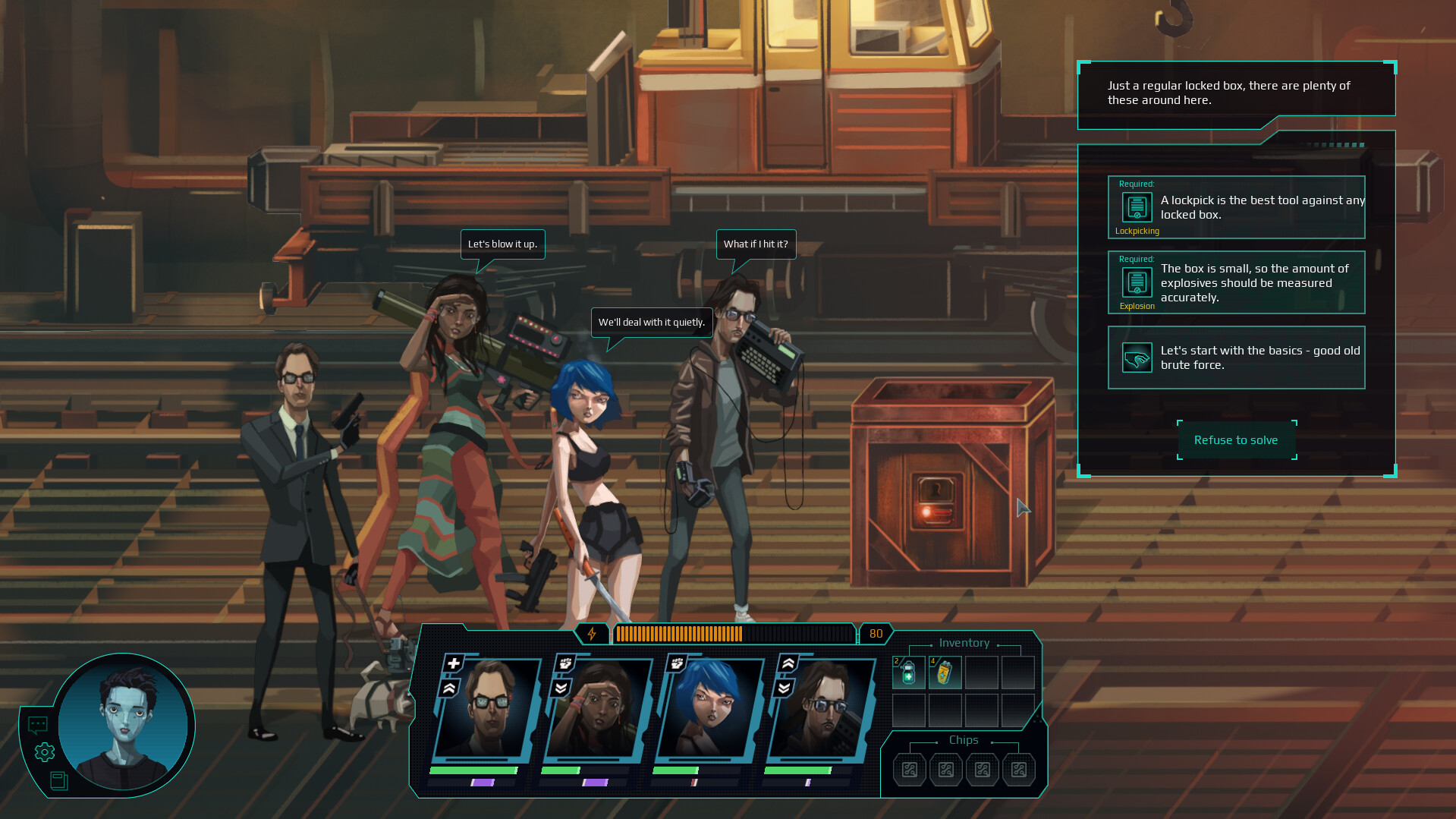Image resolution: width=1456 pixels, height=819 pixels.
Task: Click the fist icon above the blue-haired character's portrait
Action: (677, 664)
